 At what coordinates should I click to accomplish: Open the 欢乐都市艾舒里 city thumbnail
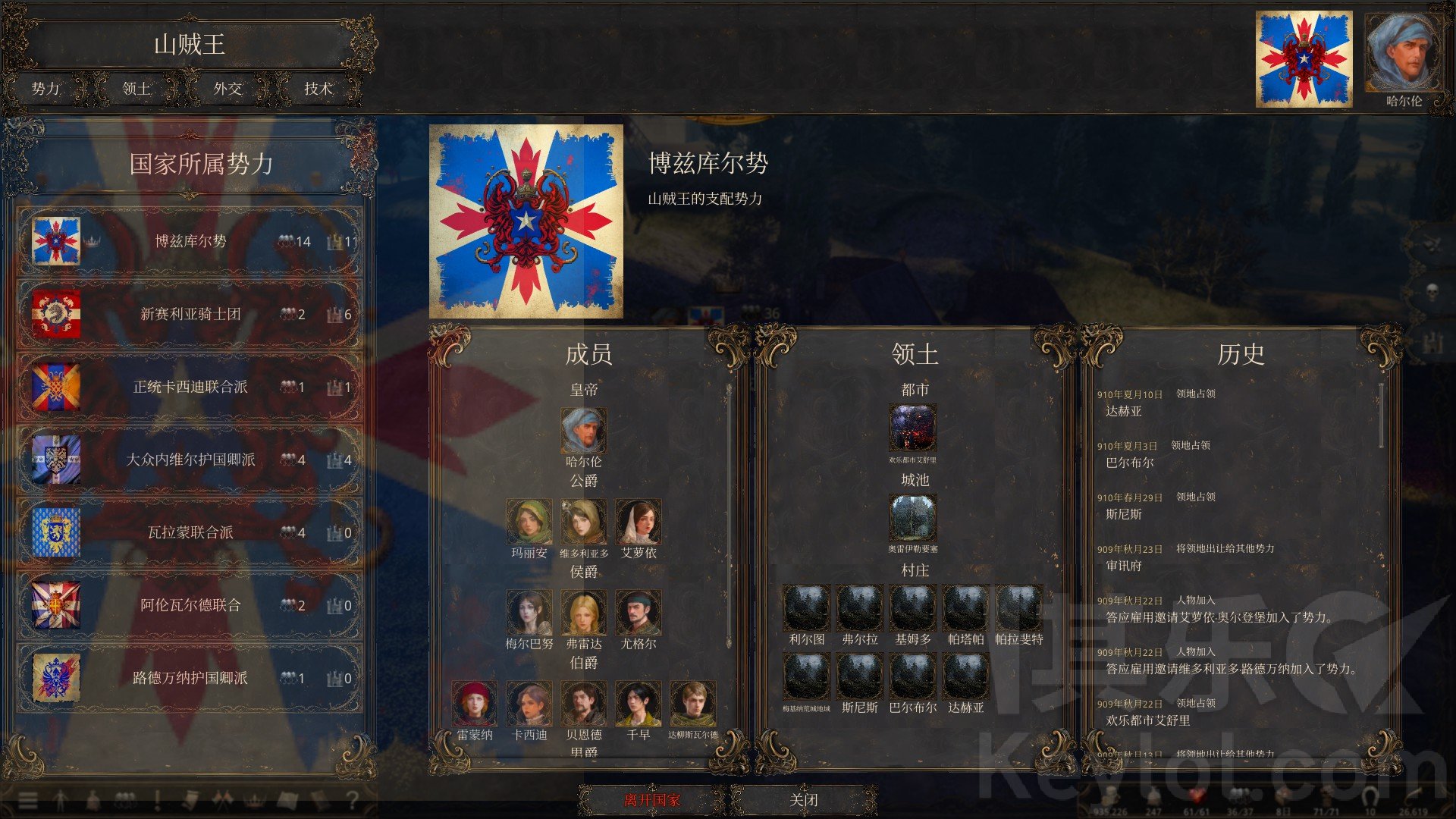(x=912, y=428)
